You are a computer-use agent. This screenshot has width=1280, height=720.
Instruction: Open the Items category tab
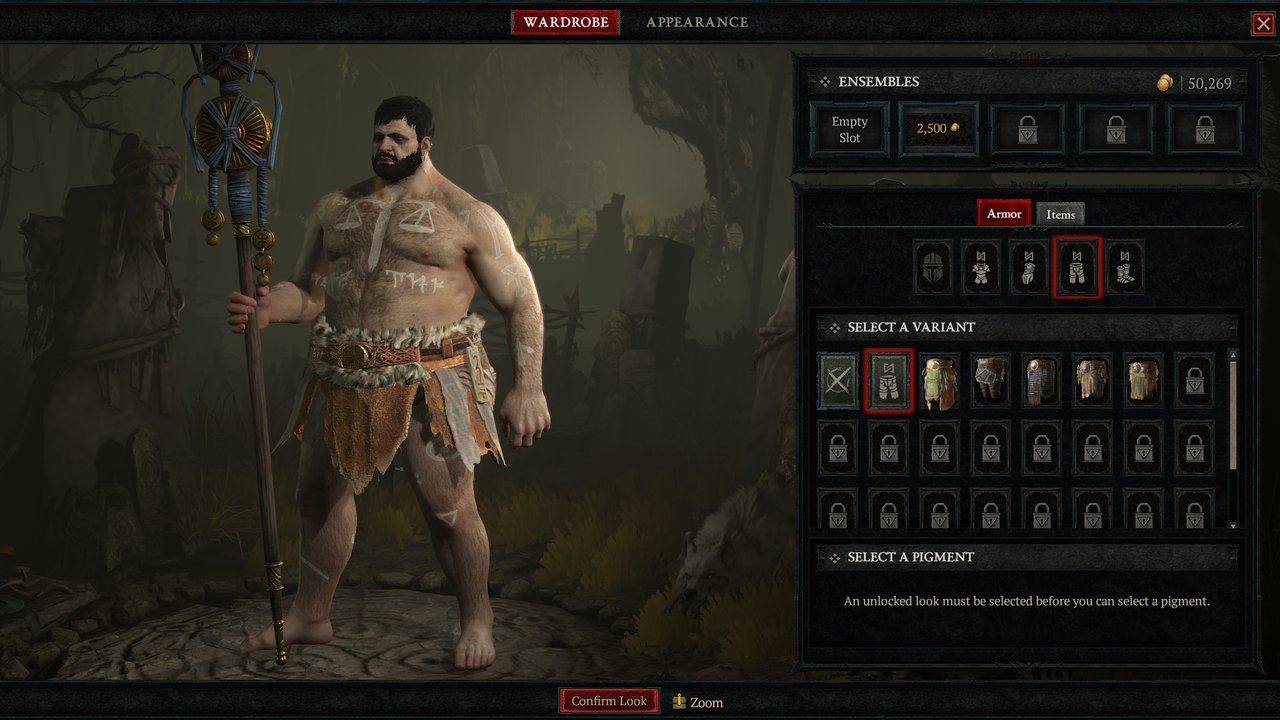(x=1060, y=214)
